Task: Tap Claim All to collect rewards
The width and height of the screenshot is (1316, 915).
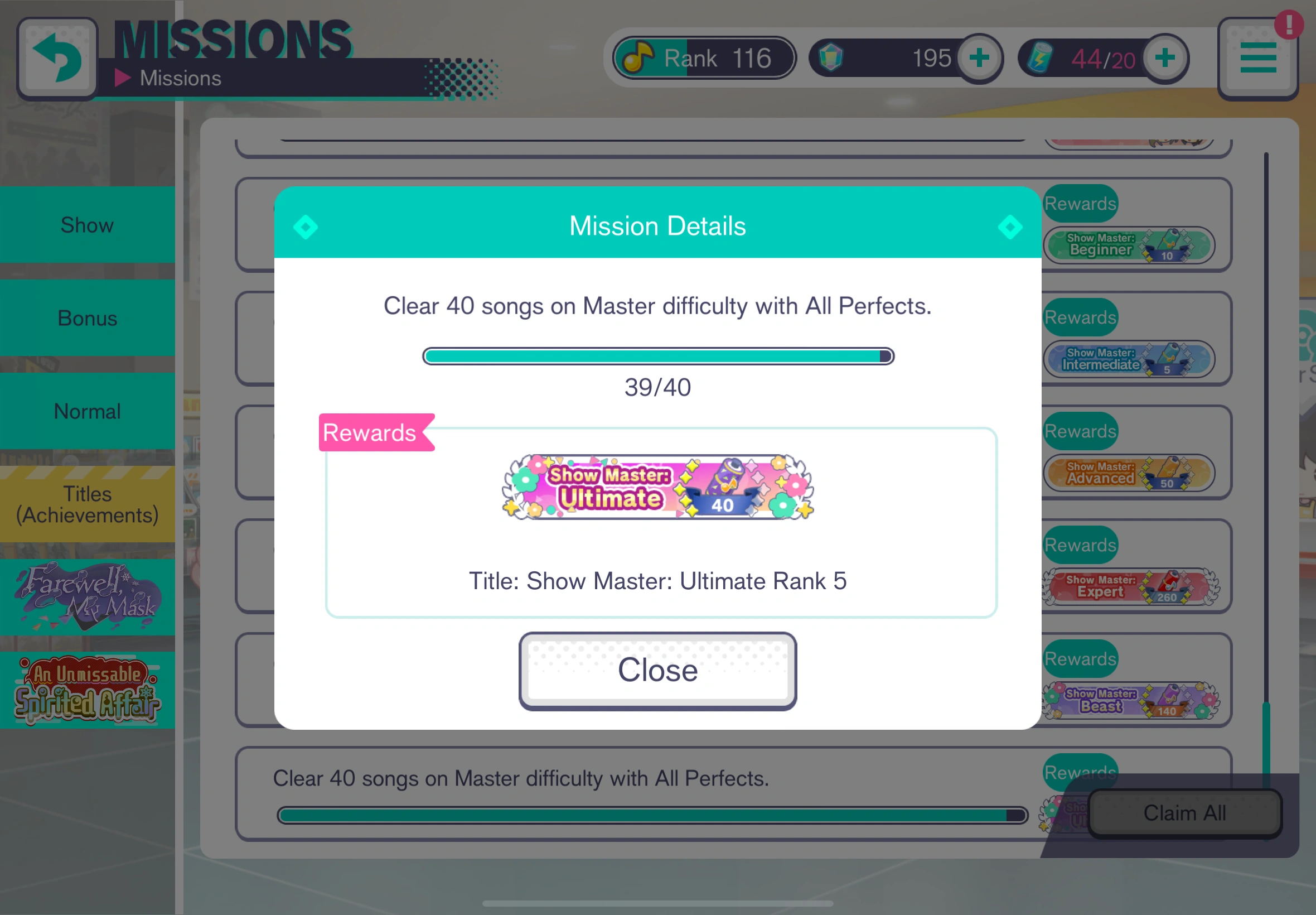Action: point(1184,813)
